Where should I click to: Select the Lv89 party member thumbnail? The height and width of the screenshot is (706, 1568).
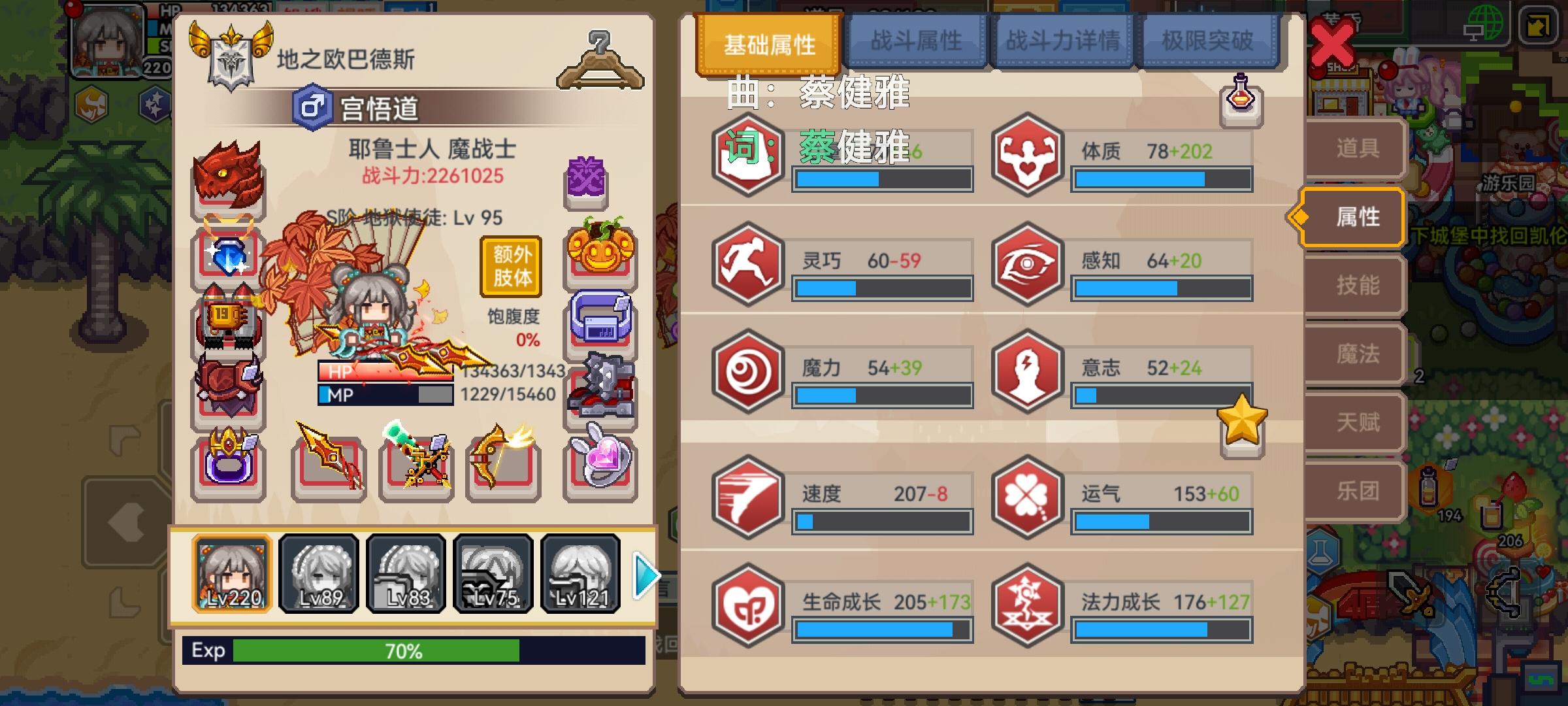[318, 575]
